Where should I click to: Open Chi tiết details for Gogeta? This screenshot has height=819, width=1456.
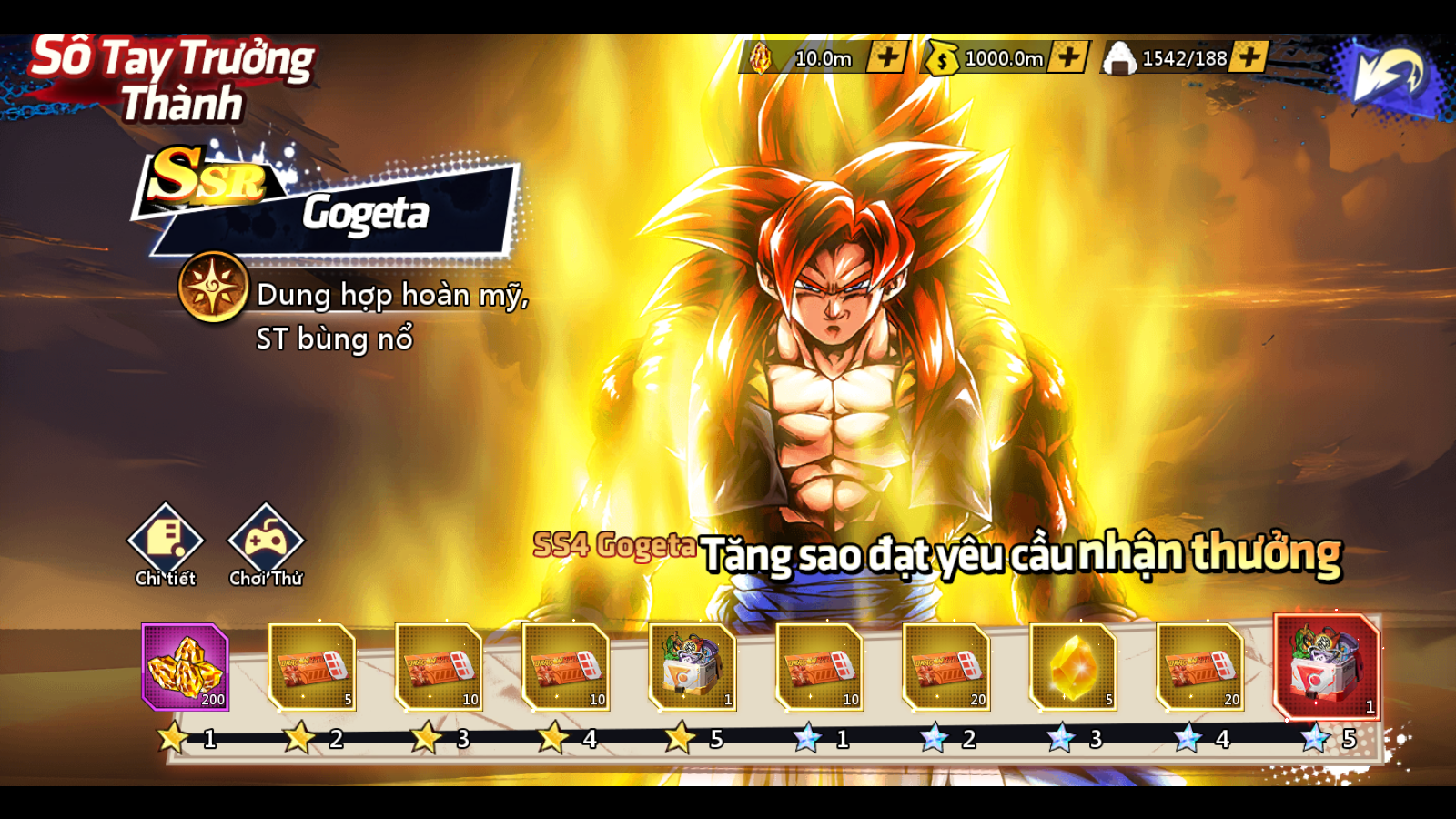tap(166, 543)
